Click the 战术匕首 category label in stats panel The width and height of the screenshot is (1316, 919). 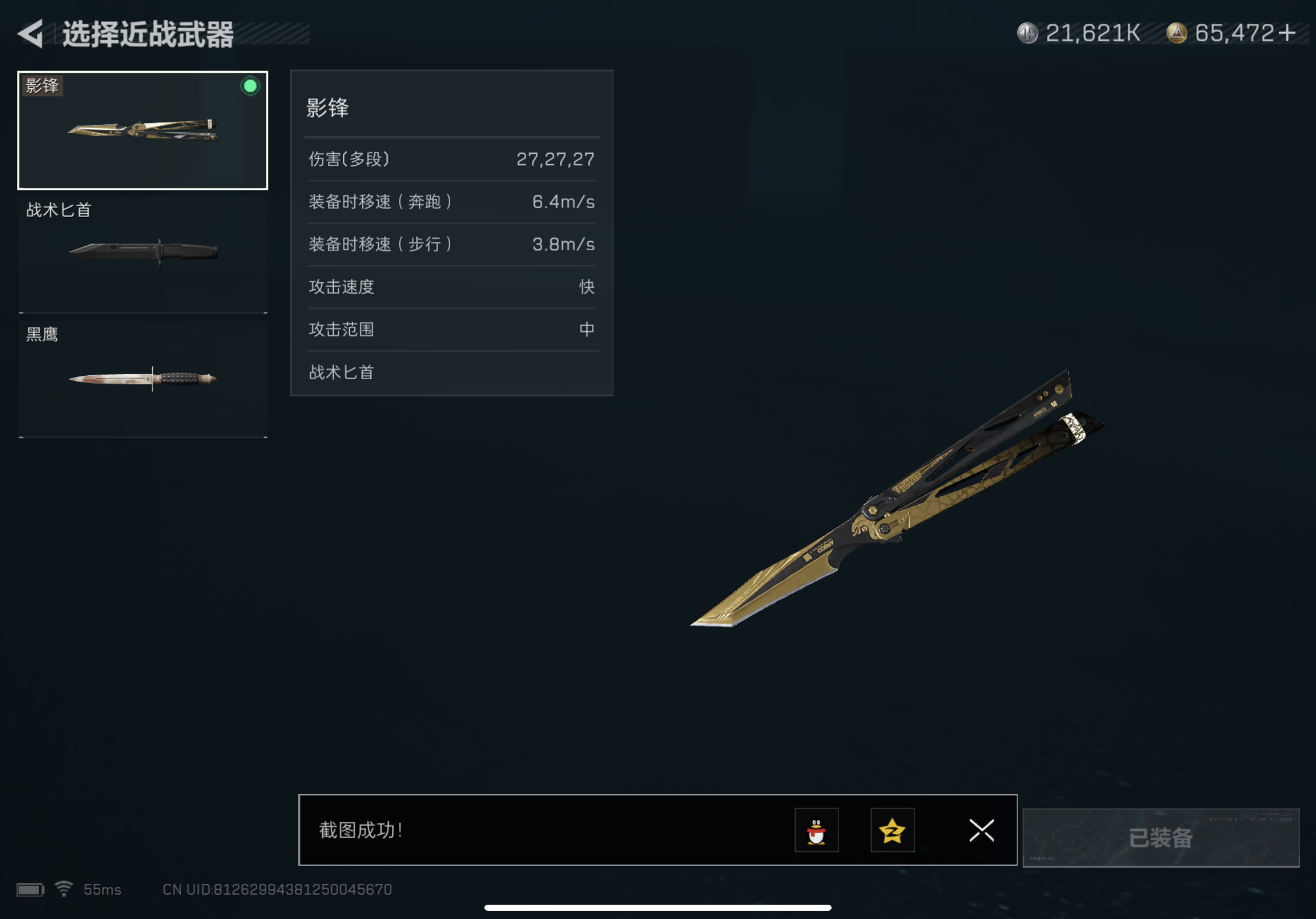[341, 372]
